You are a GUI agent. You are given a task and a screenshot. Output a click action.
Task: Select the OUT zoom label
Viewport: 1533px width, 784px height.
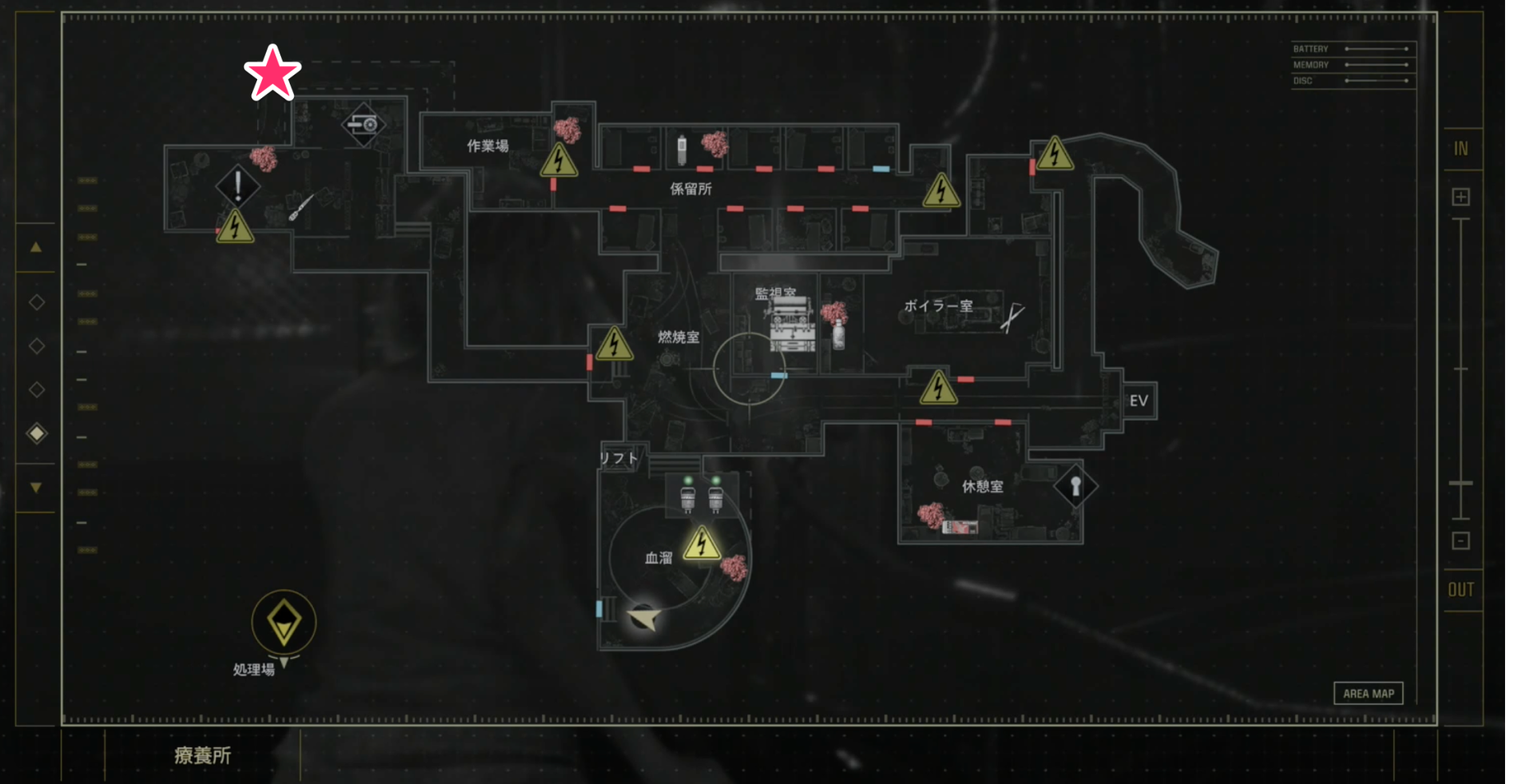(x=1460, y=590)
